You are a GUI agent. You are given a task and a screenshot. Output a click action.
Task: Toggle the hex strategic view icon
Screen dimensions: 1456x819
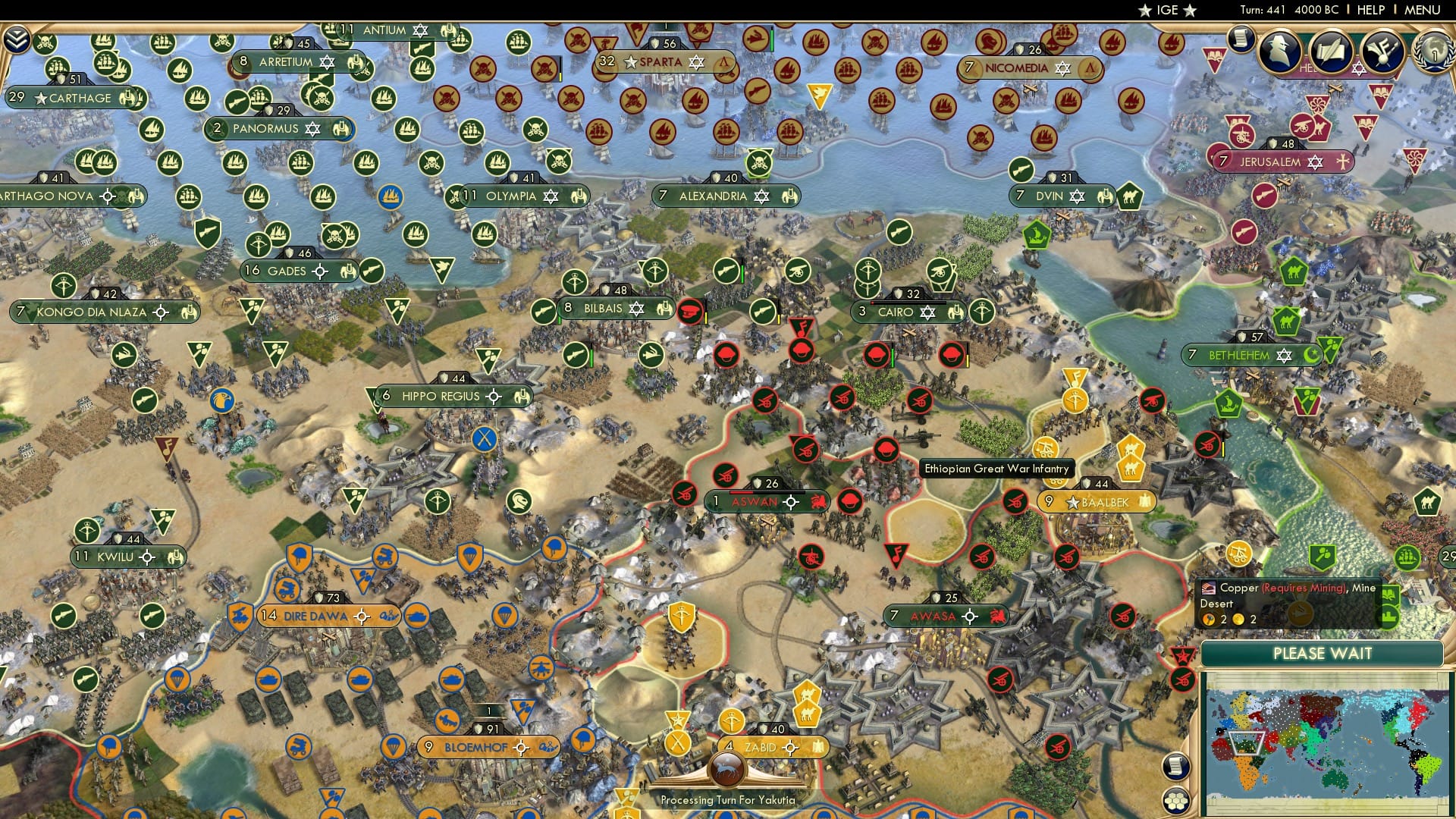[1175, 802]
